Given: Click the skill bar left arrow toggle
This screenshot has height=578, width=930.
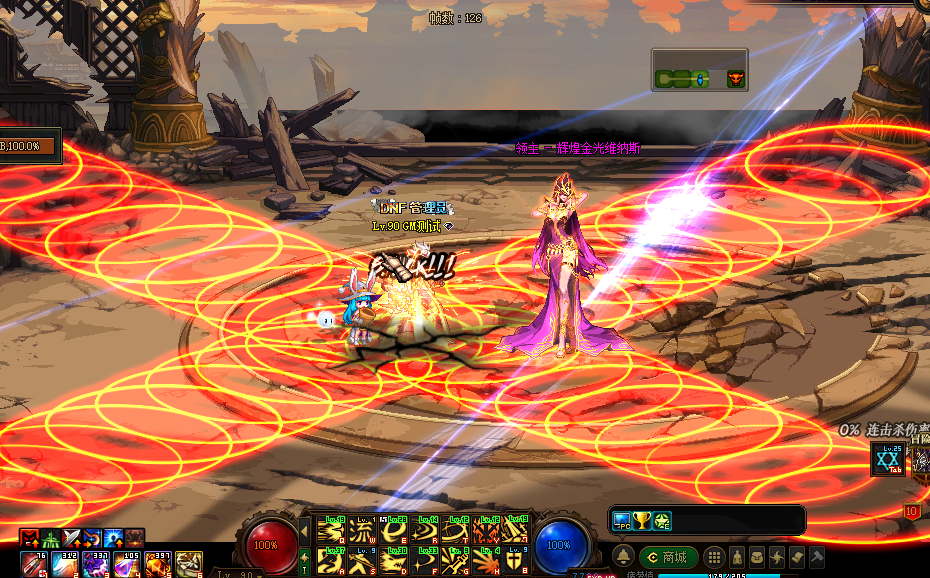Looking at the screenshot, I should [x=305, y=530].
